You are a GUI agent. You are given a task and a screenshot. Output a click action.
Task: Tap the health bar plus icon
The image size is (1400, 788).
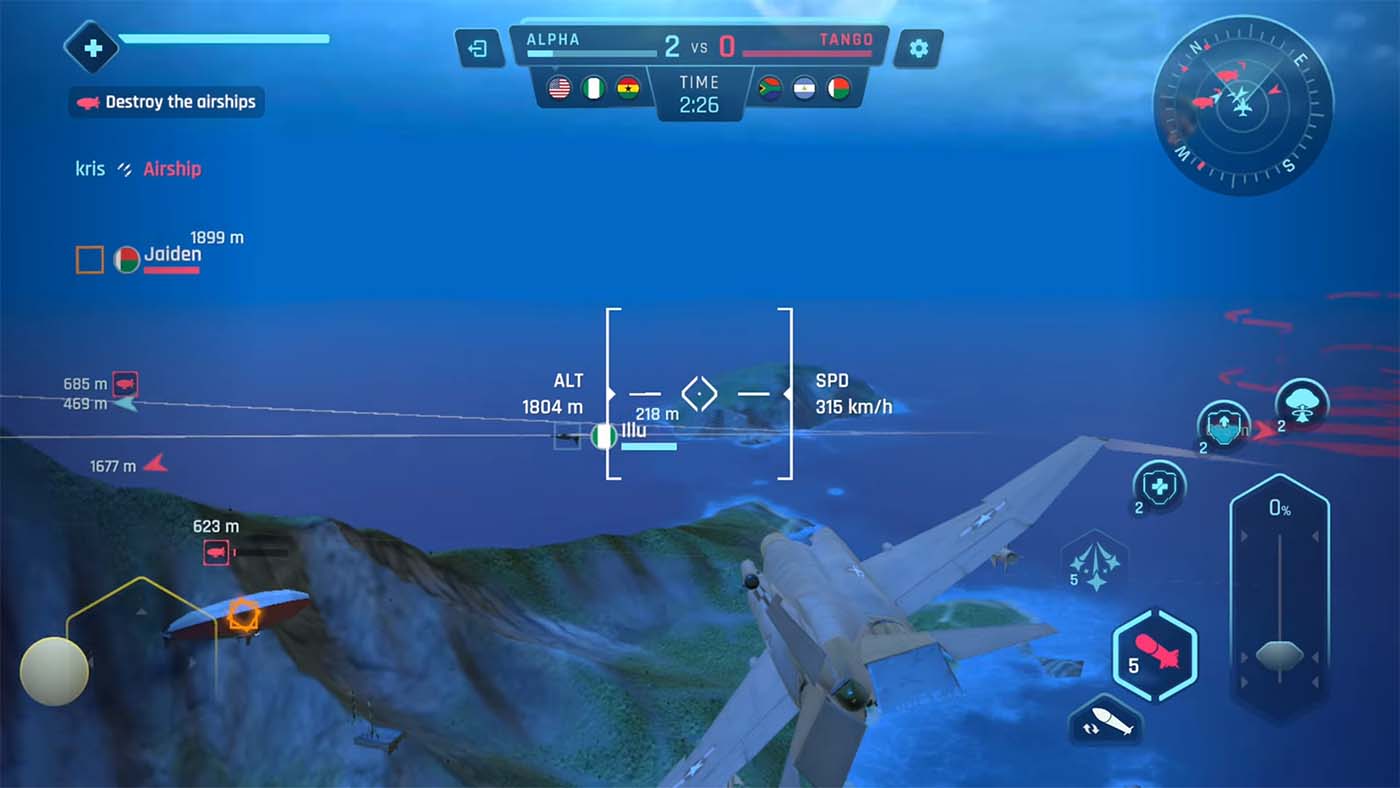coord(92,47)
